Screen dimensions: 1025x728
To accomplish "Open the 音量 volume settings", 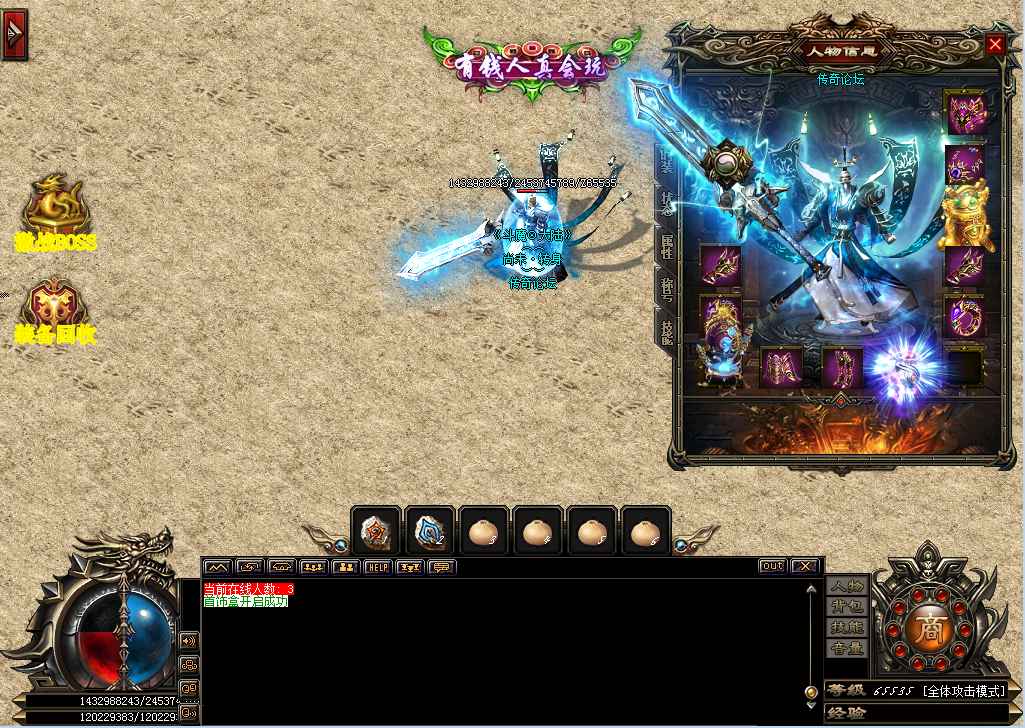I will click(x=846, y=648).
